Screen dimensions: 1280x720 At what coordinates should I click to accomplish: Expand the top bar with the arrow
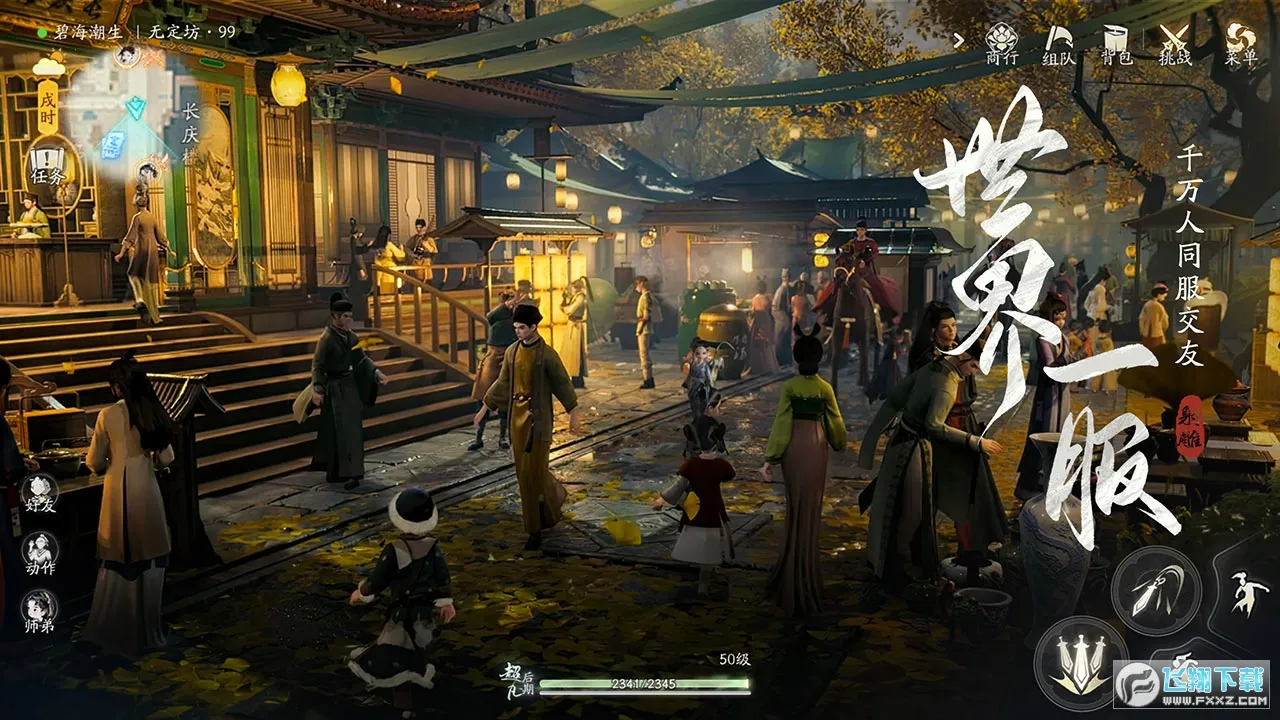click(959, 41)
